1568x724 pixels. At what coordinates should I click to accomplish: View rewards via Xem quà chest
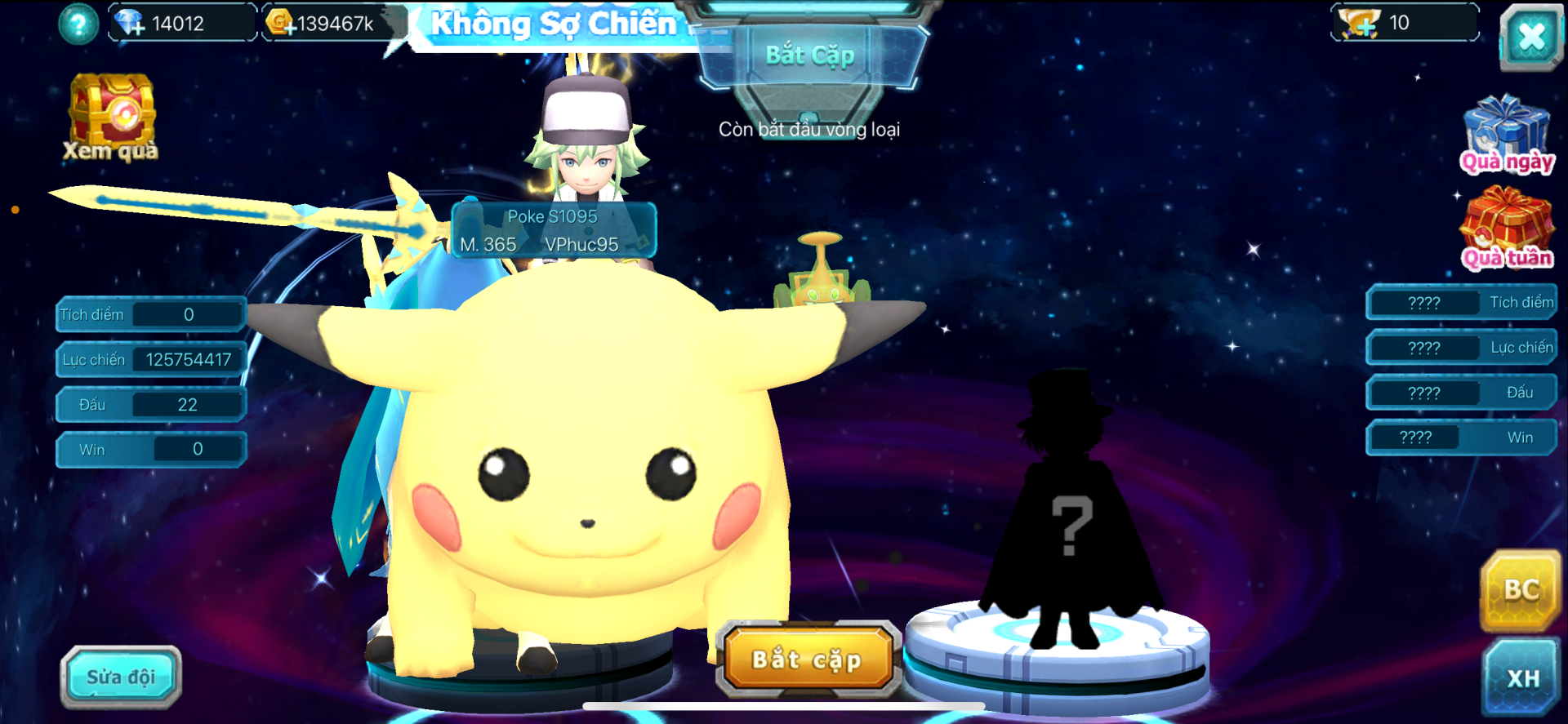pos(112,118)
